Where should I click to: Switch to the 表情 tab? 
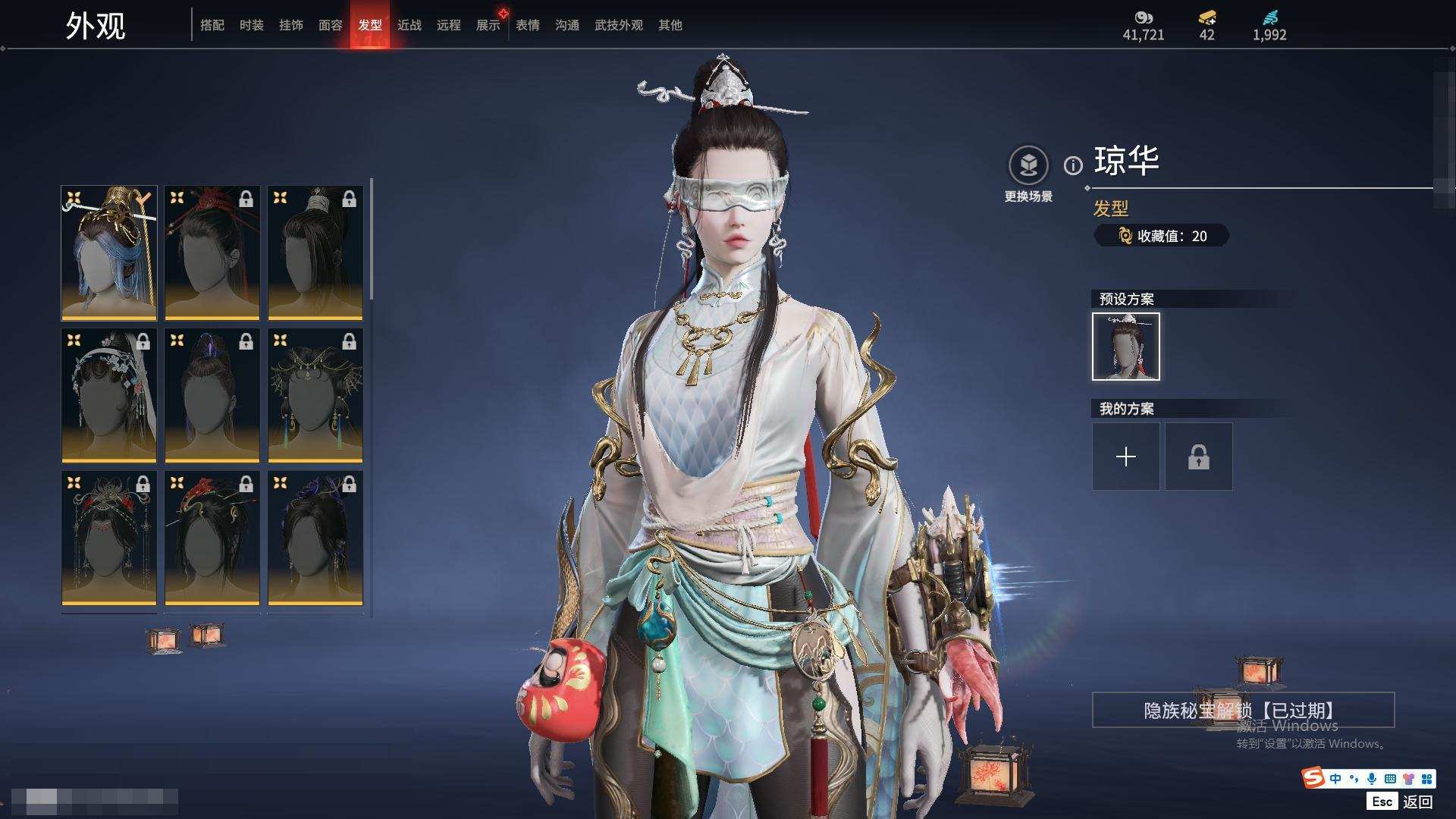click(527, 25)
